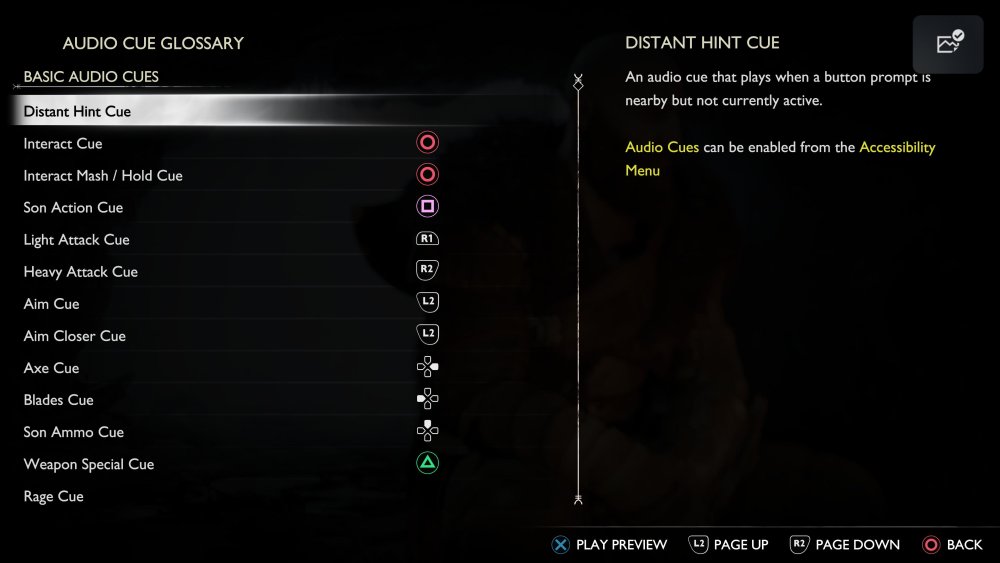Choose the Interact Cue row

[x=63, y=143]
